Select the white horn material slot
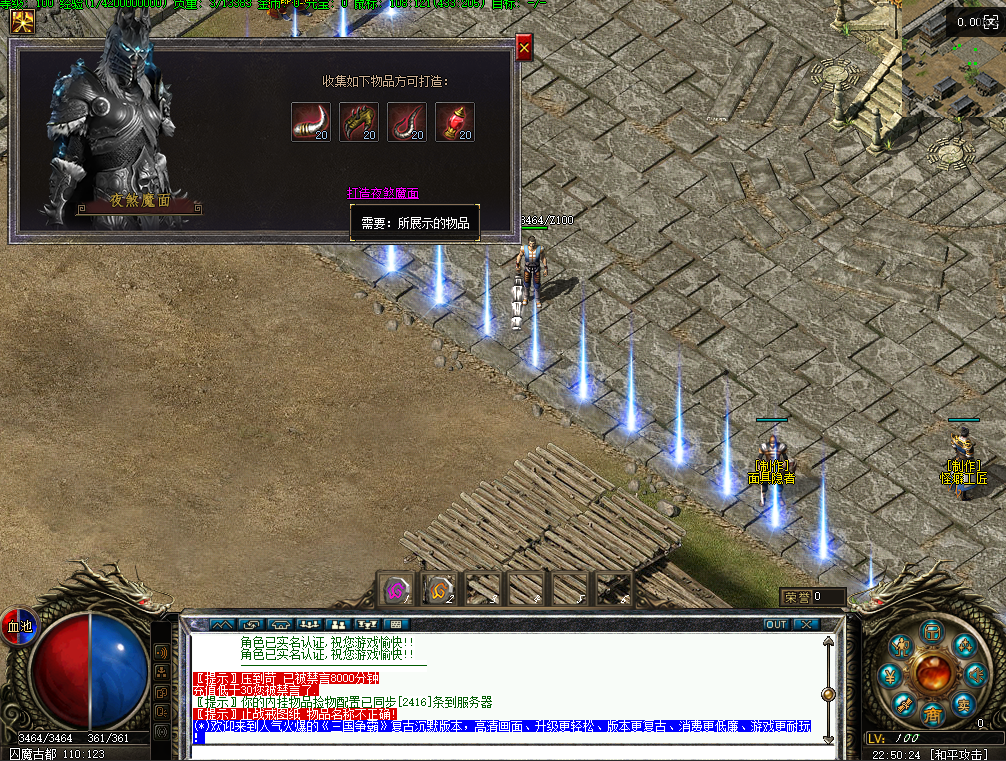1006x761 pixels. tap(311, 122)
